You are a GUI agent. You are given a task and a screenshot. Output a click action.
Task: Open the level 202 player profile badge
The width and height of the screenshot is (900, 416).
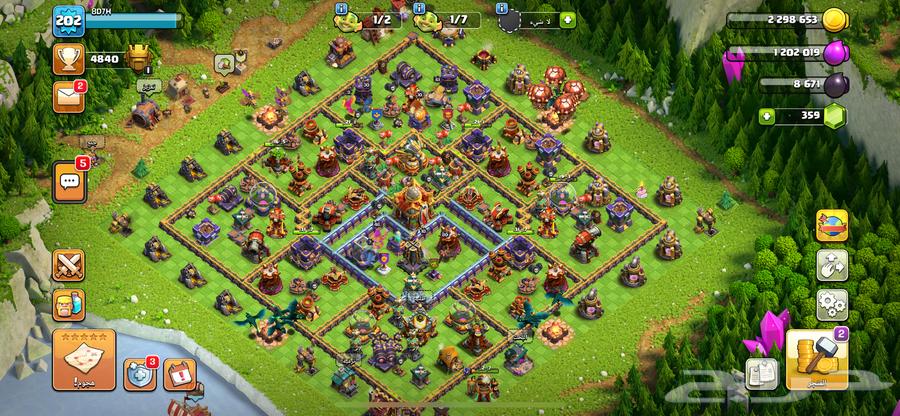tap(68, 19)
